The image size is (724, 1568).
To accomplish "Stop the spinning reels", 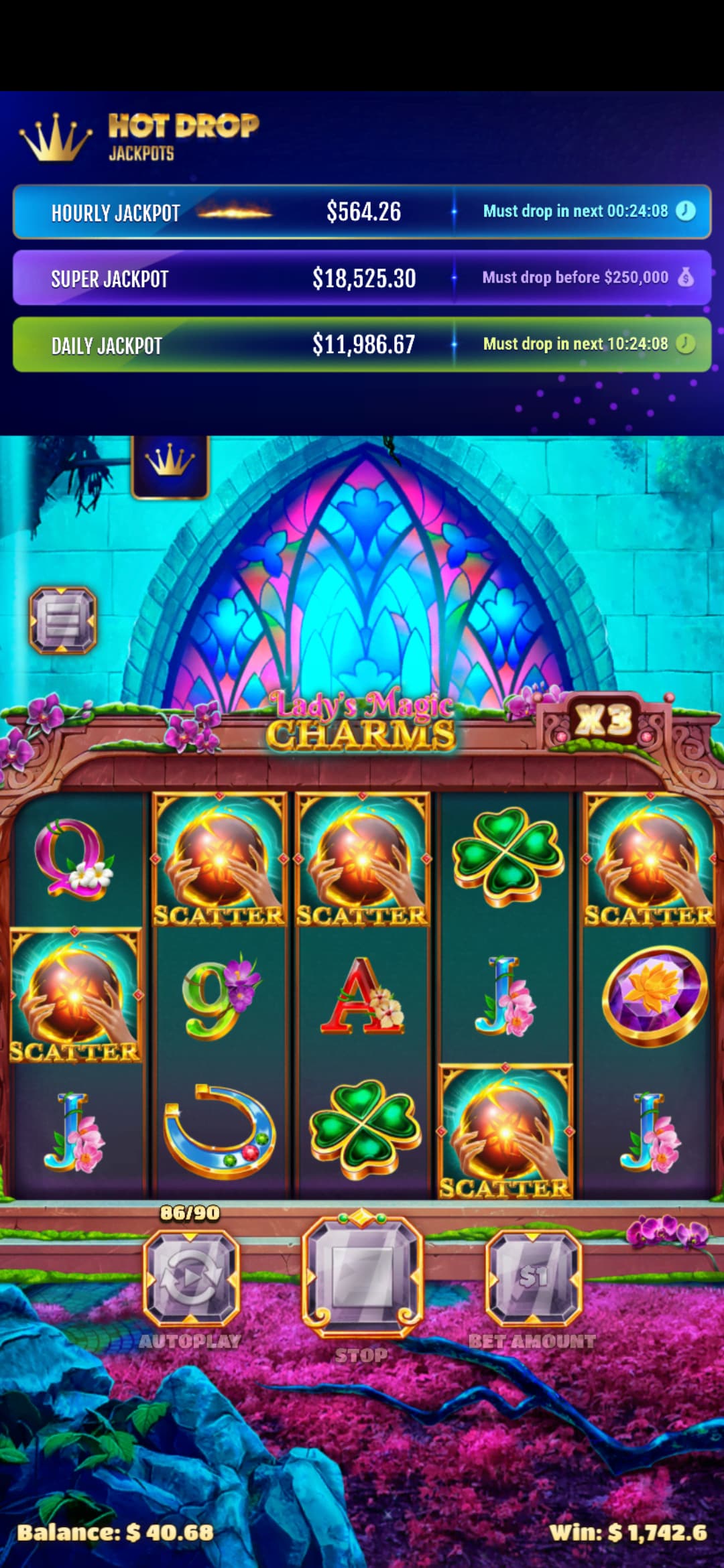I will click(362, 1275).
